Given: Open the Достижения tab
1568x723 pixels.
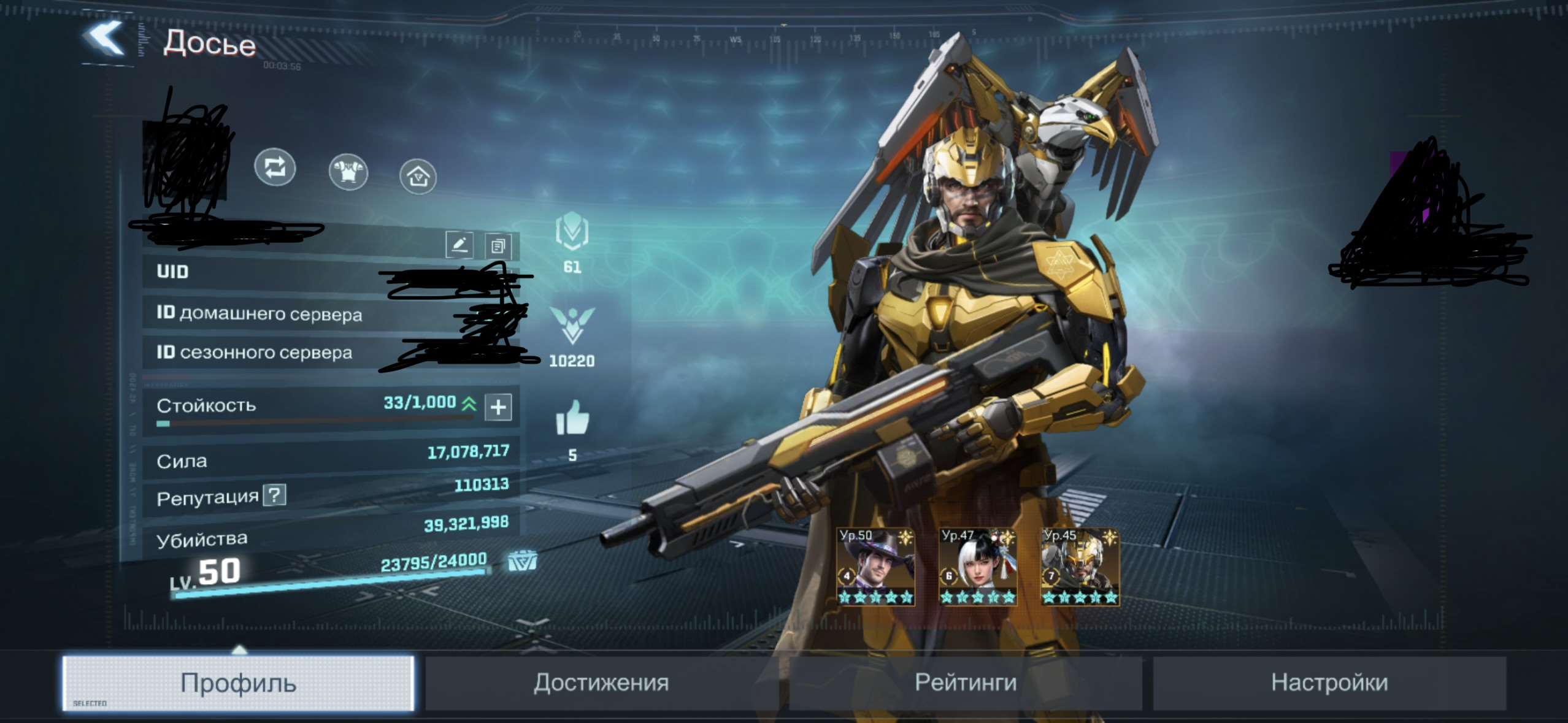Looking at the screenshot, I should pos(601,683).
